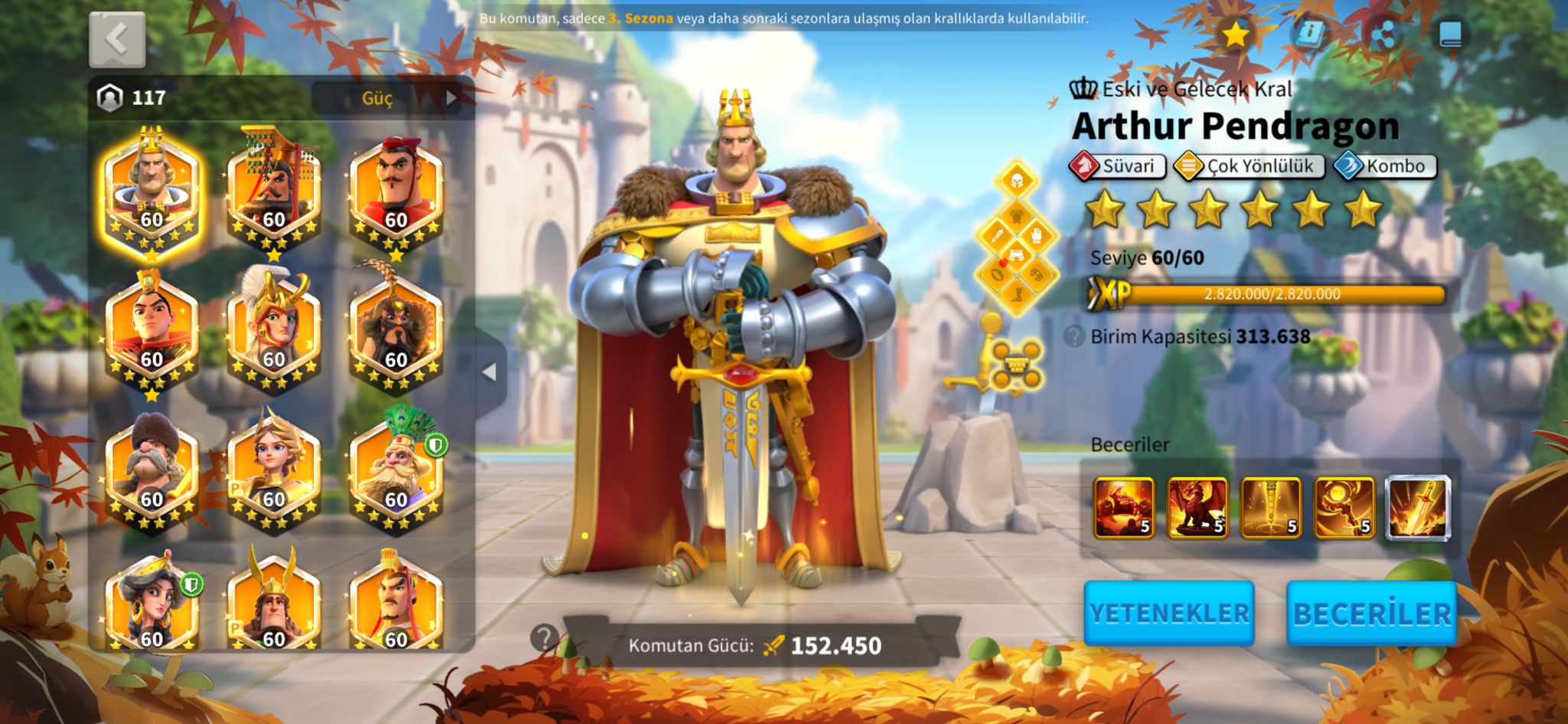
Task: Show unit capacity help tooltip
Action: coord(1074,336)
